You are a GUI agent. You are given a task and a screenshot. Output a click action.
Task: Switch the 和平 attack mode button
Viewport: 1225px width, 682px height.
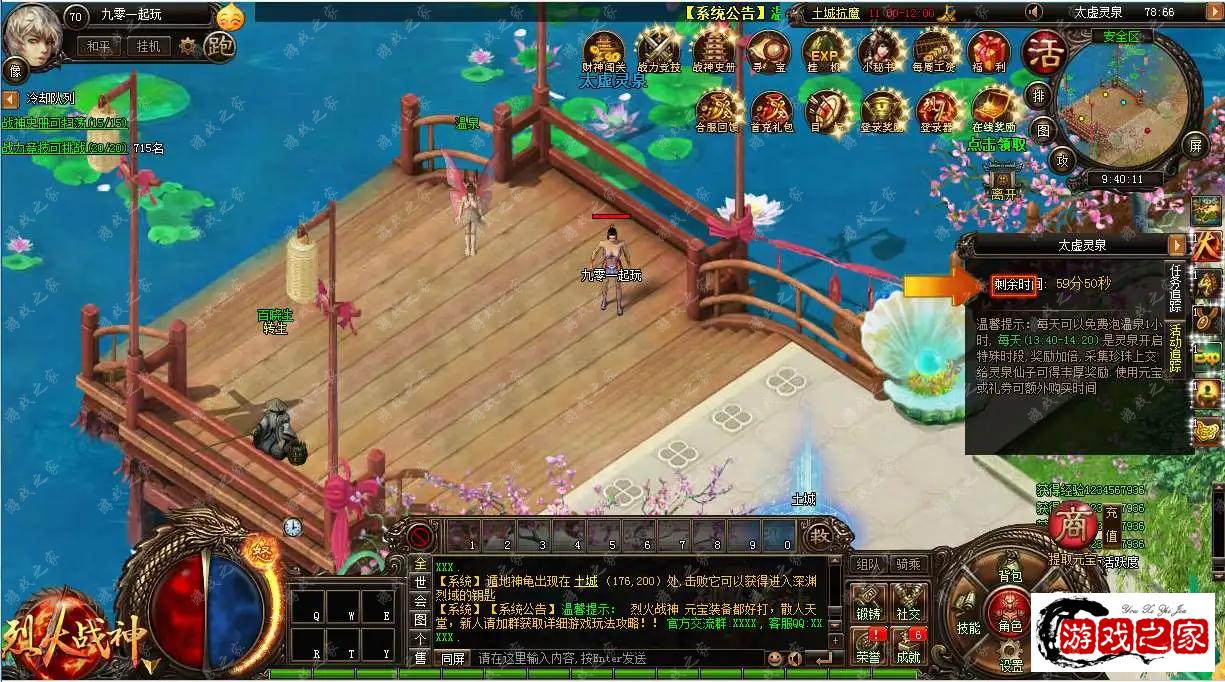[98, 46]
